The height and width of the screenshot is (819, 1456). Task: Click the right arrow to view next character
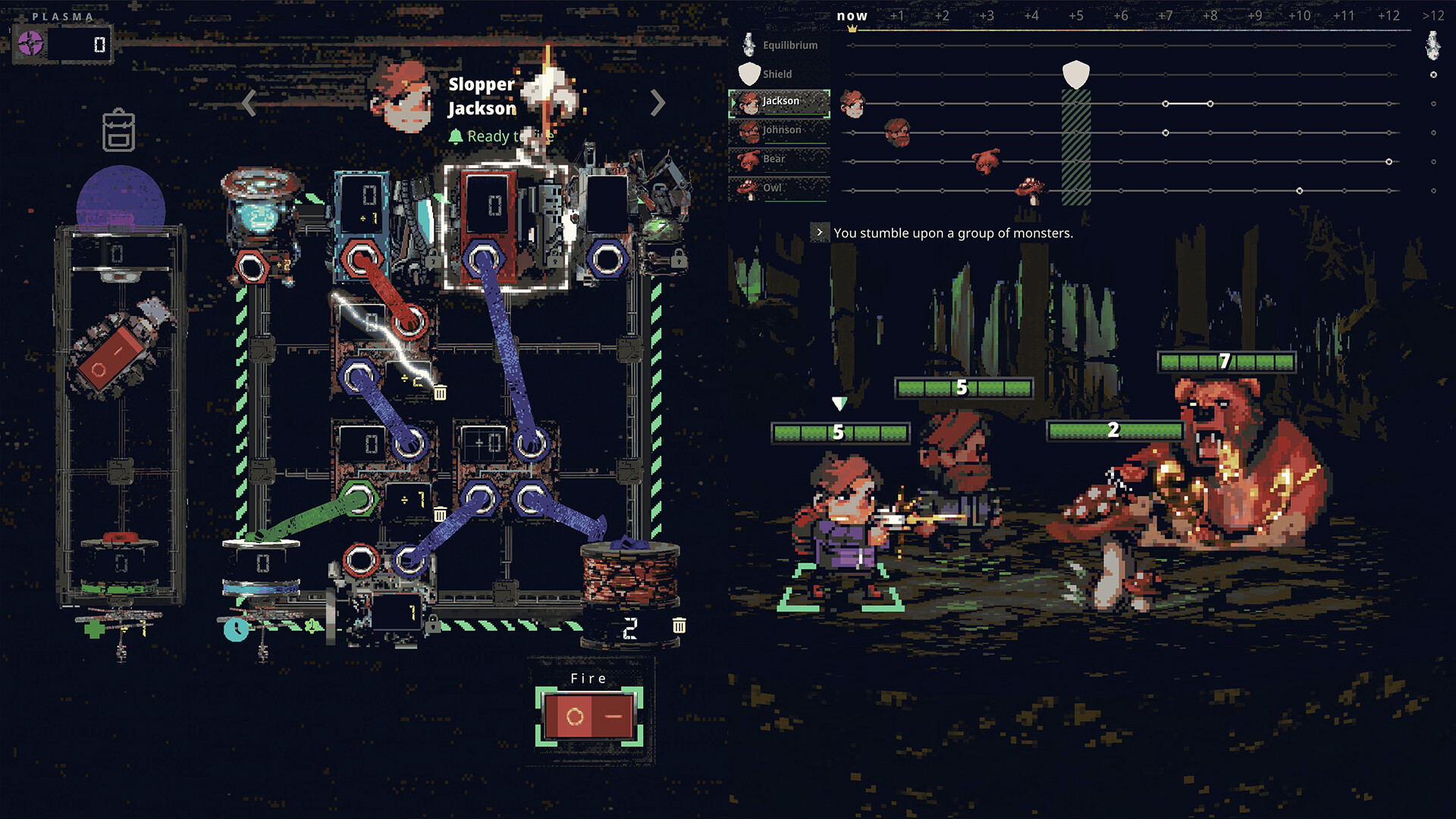coord(657,102)
